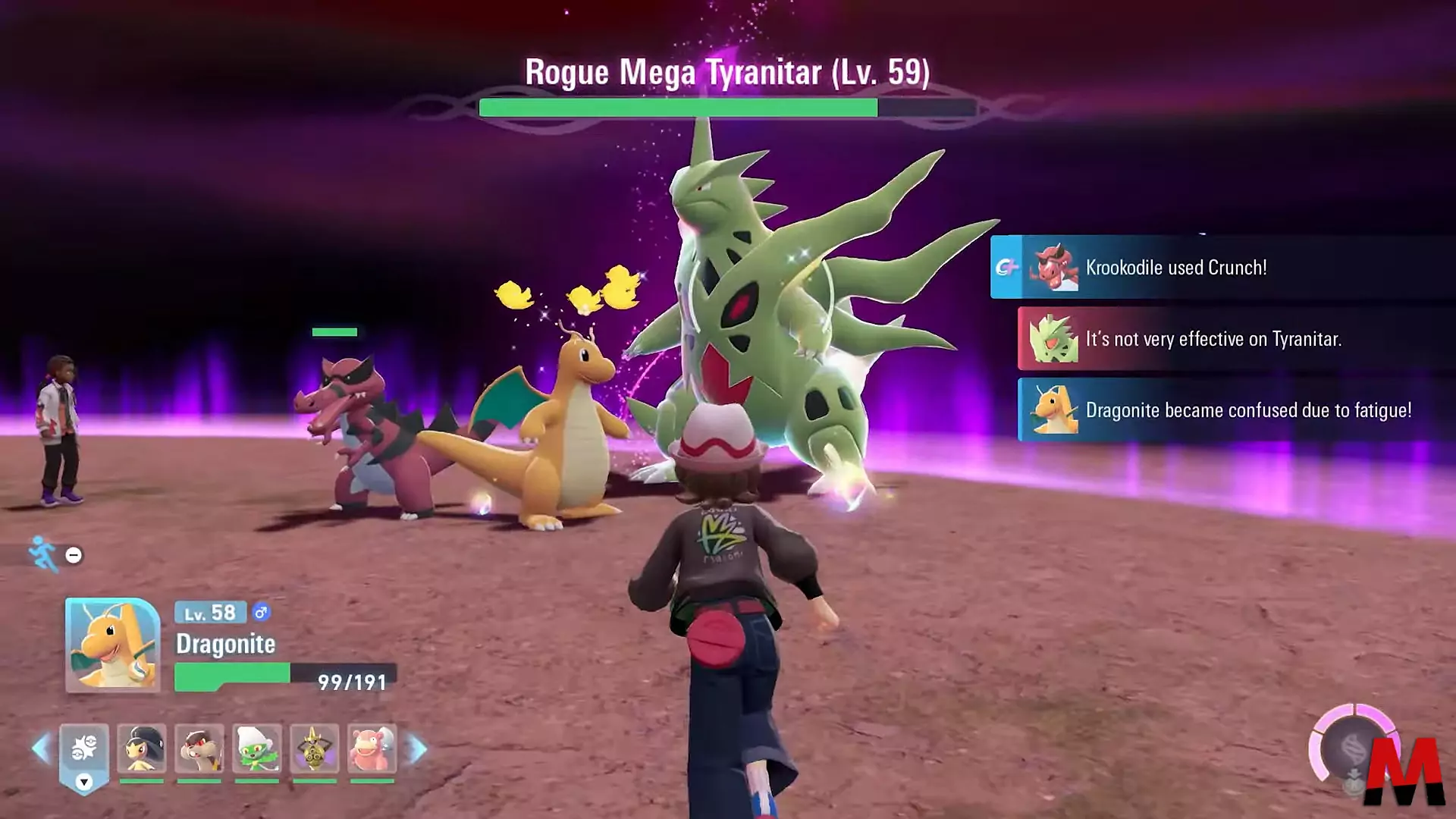Viewport: 1456px width, 819px height.
Task: Click the left arrow beside the party bar
Action: coord(41,749)
